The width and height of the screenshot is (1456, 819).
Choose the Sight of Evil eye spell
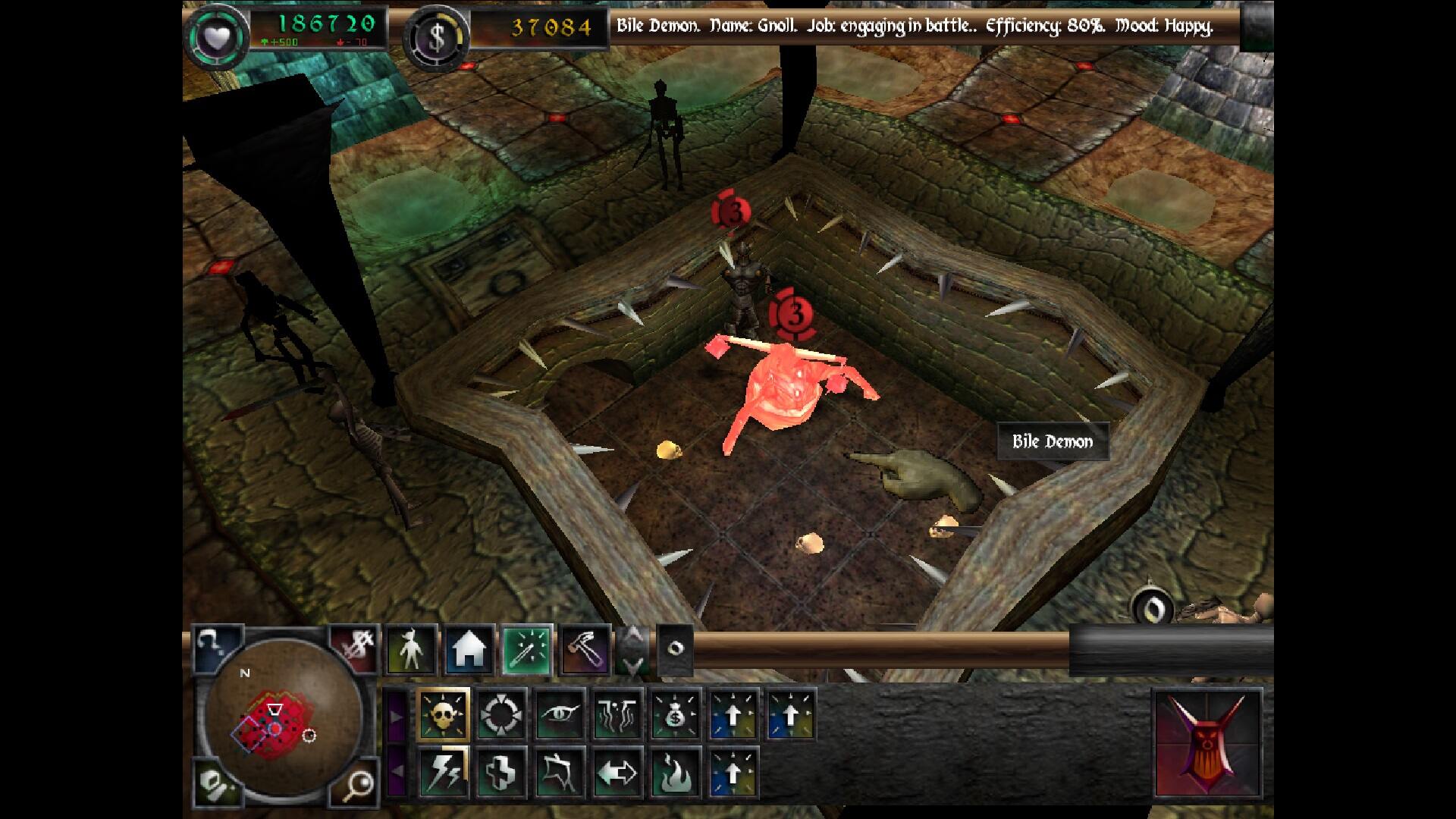click(x=560, y=714)
